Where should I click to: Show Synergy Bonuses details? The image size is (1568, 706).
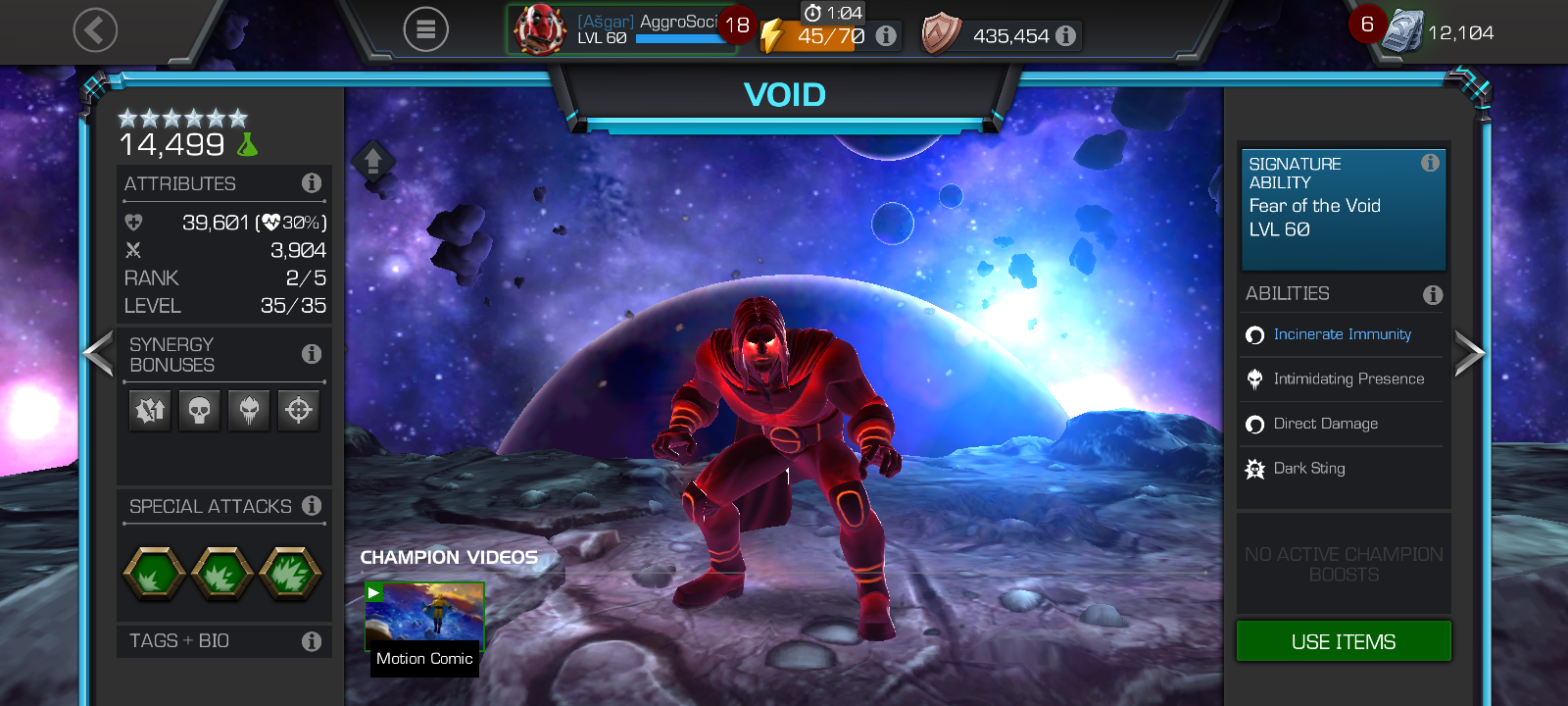[312, 354]
